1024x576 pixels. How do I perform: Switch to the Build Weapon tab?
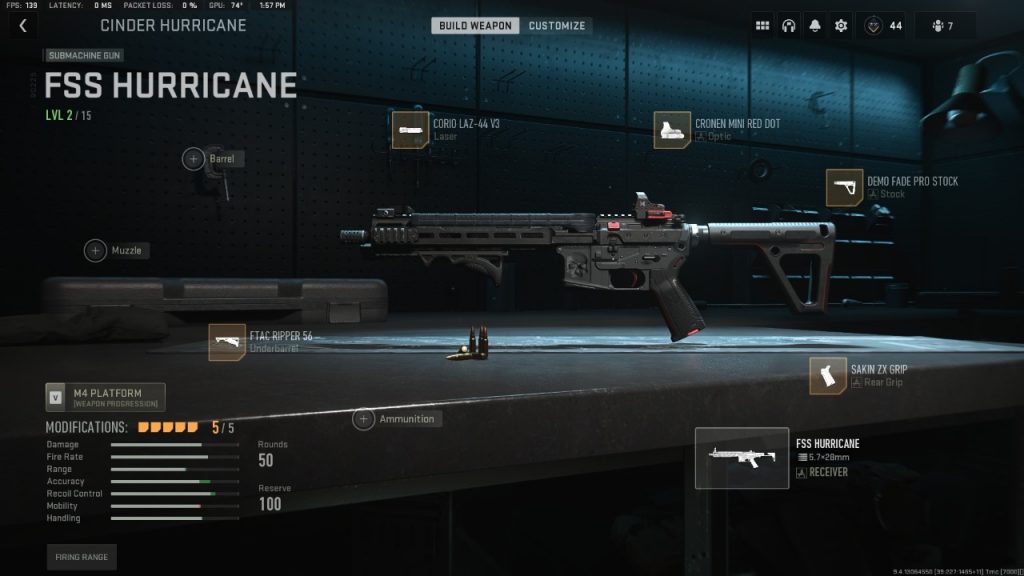point(475,25)
